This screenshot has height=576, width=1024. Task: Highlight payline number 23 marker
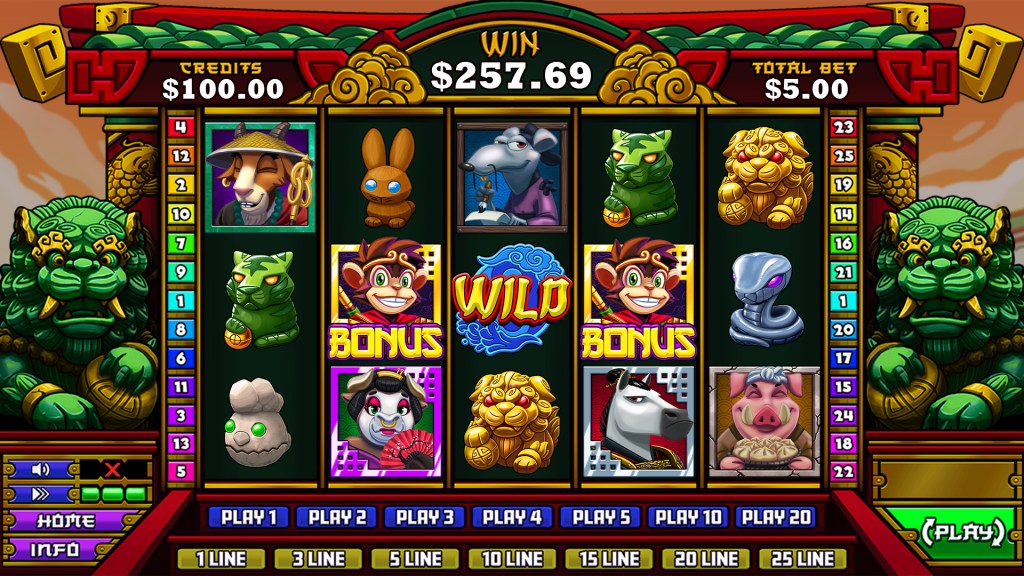[x=843, y=127]
